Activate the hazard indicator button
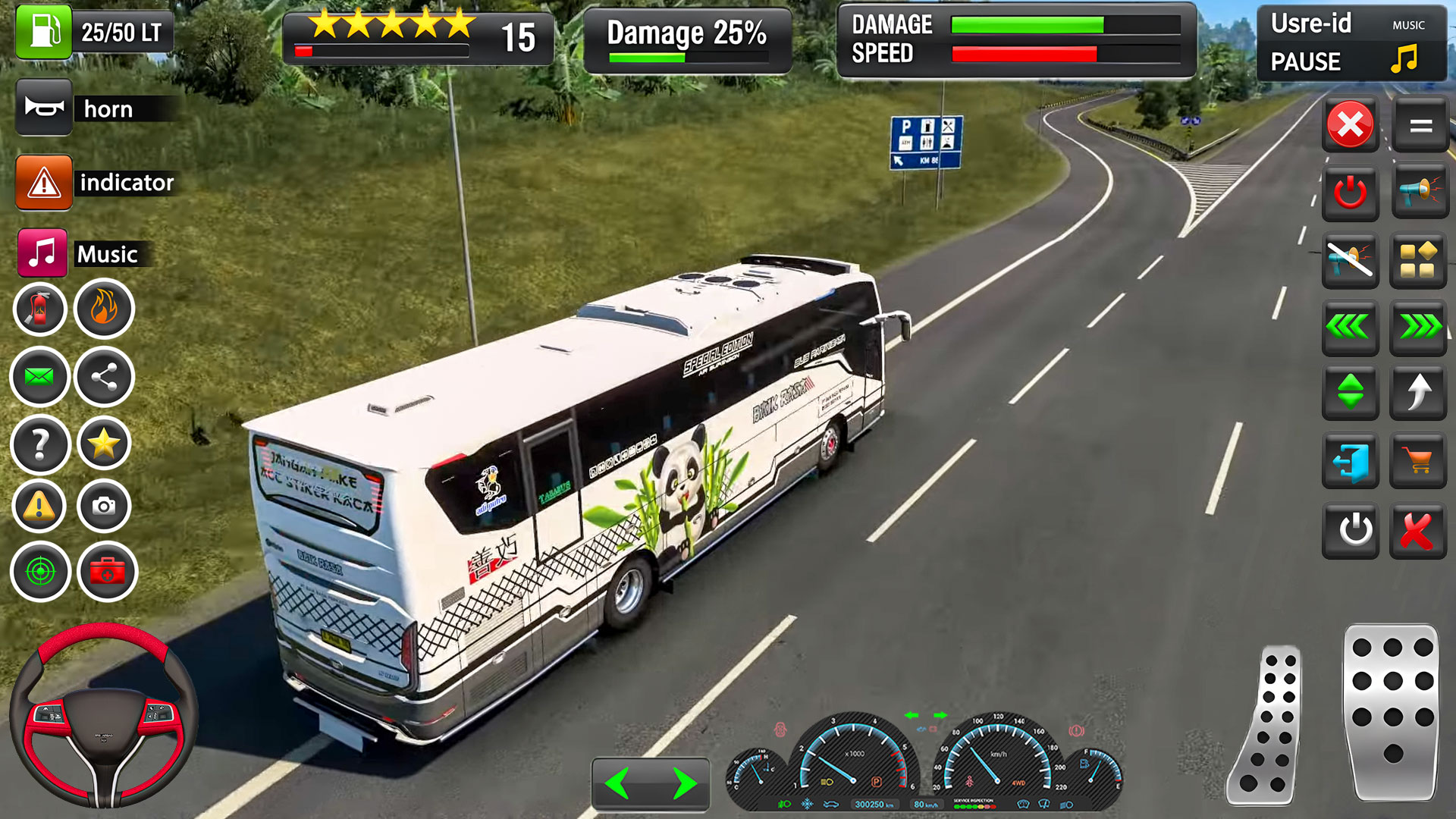 point(44,183)
